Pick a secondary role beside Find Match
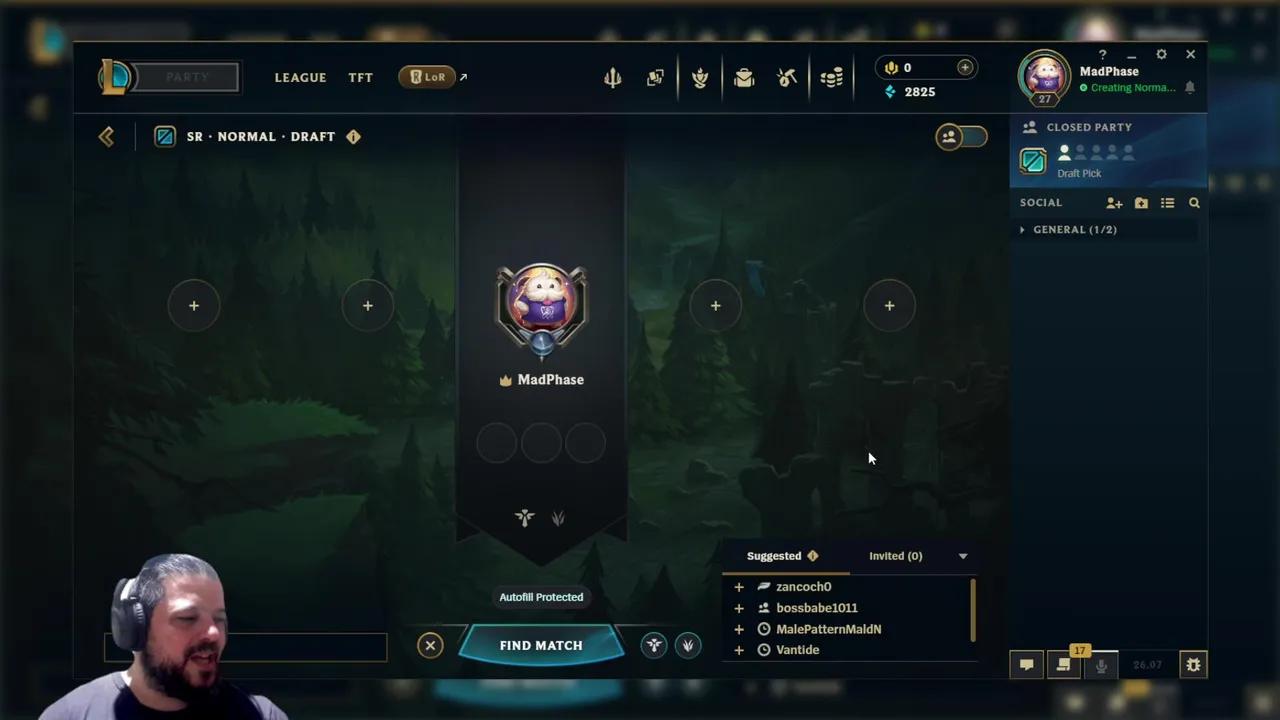The image size is (1280, 720). [688, 645]
